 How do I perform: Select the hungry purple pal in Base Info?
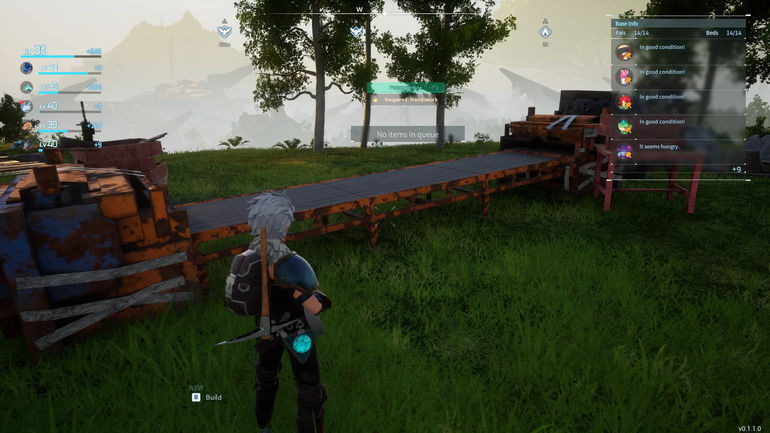coord(624,152)
